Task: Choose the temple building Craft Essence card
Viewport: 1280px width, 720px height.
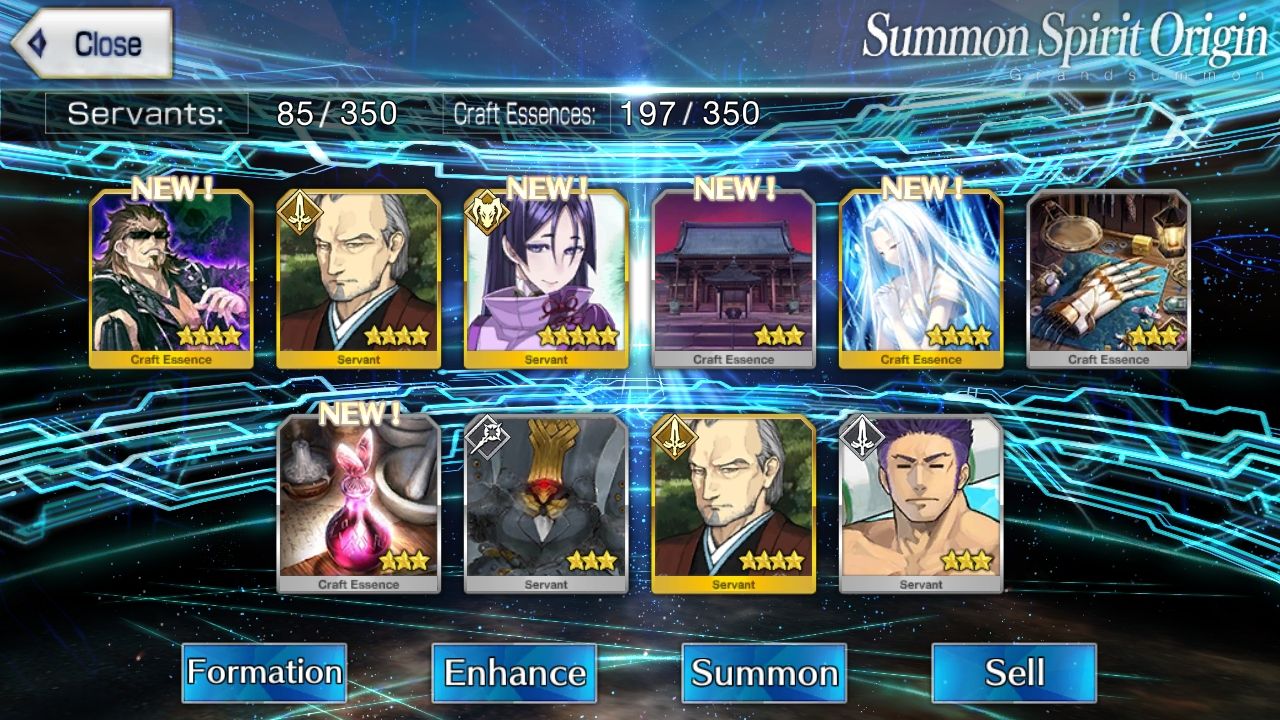Action: (x=734, y=278)
